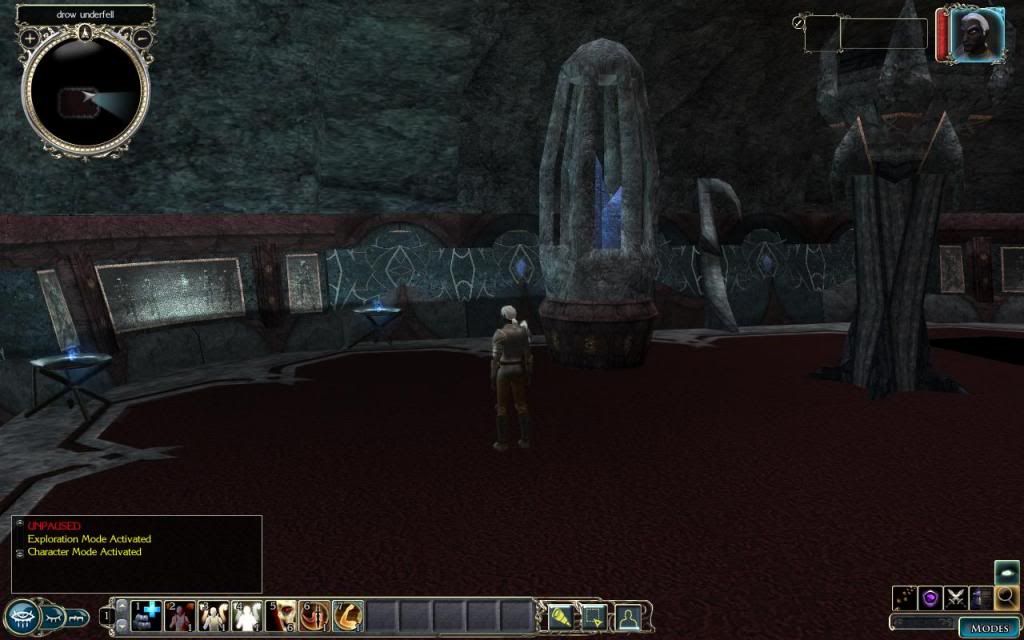Select the crossed swords mode icon
Screen dimensions: 1024x640
(955, 598)
